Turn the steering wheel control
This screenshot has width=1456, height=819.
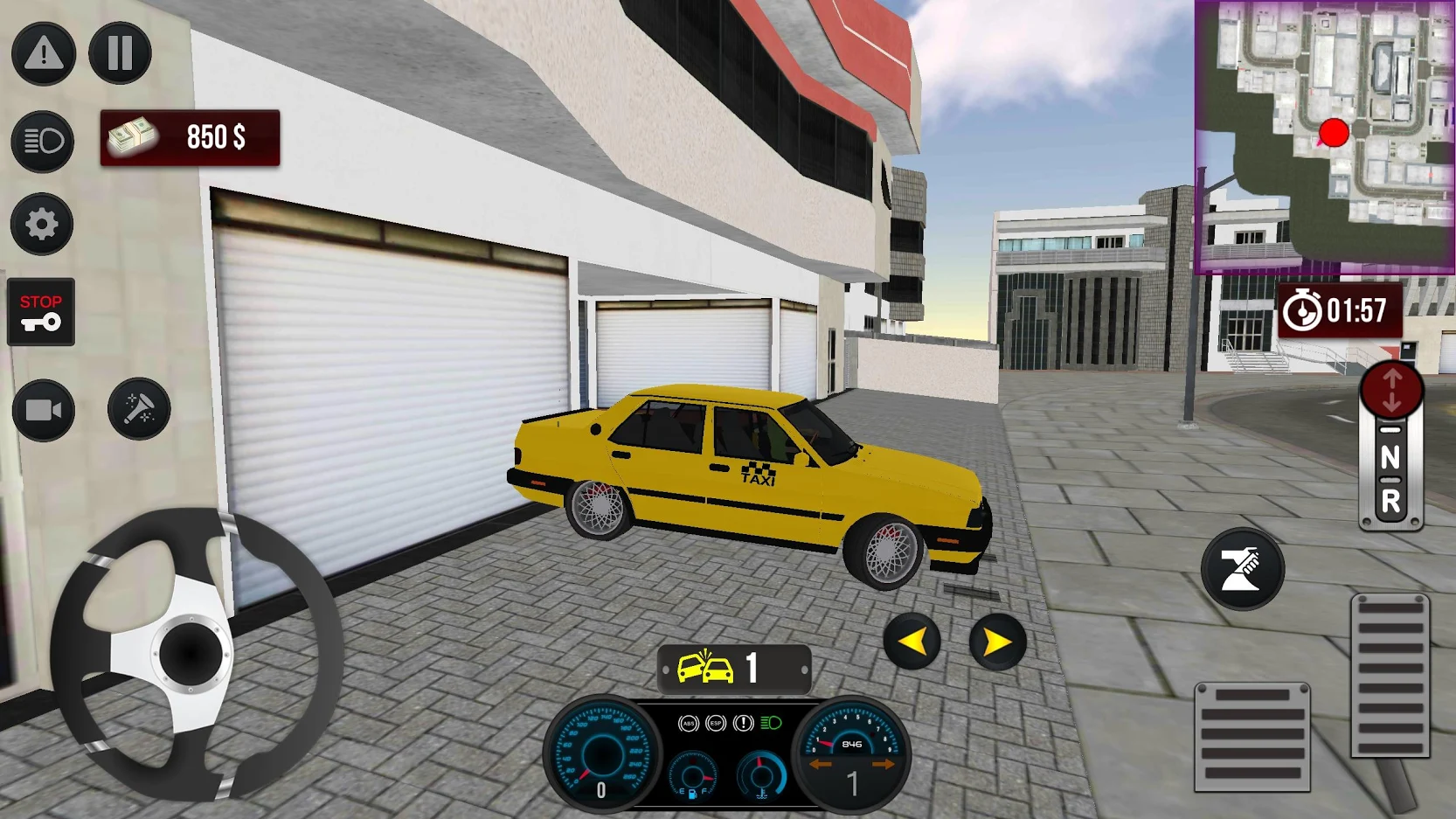191,653
